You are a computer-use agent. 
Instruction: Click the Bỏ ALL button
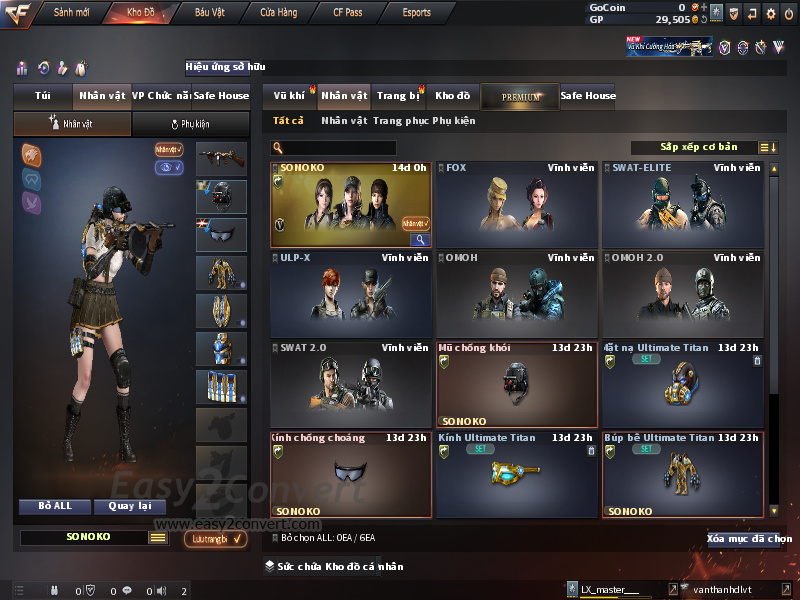(x=55, y=506)
